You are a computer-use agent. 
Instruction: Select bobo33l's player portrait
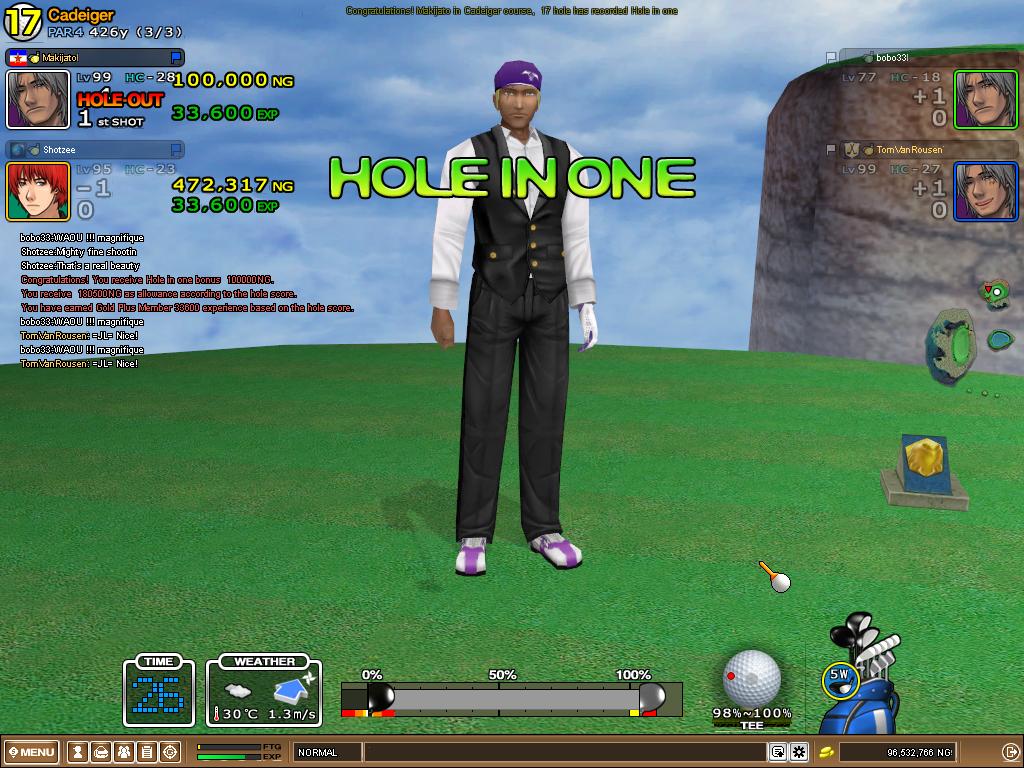pyautogui.click(x=985, y=99)
